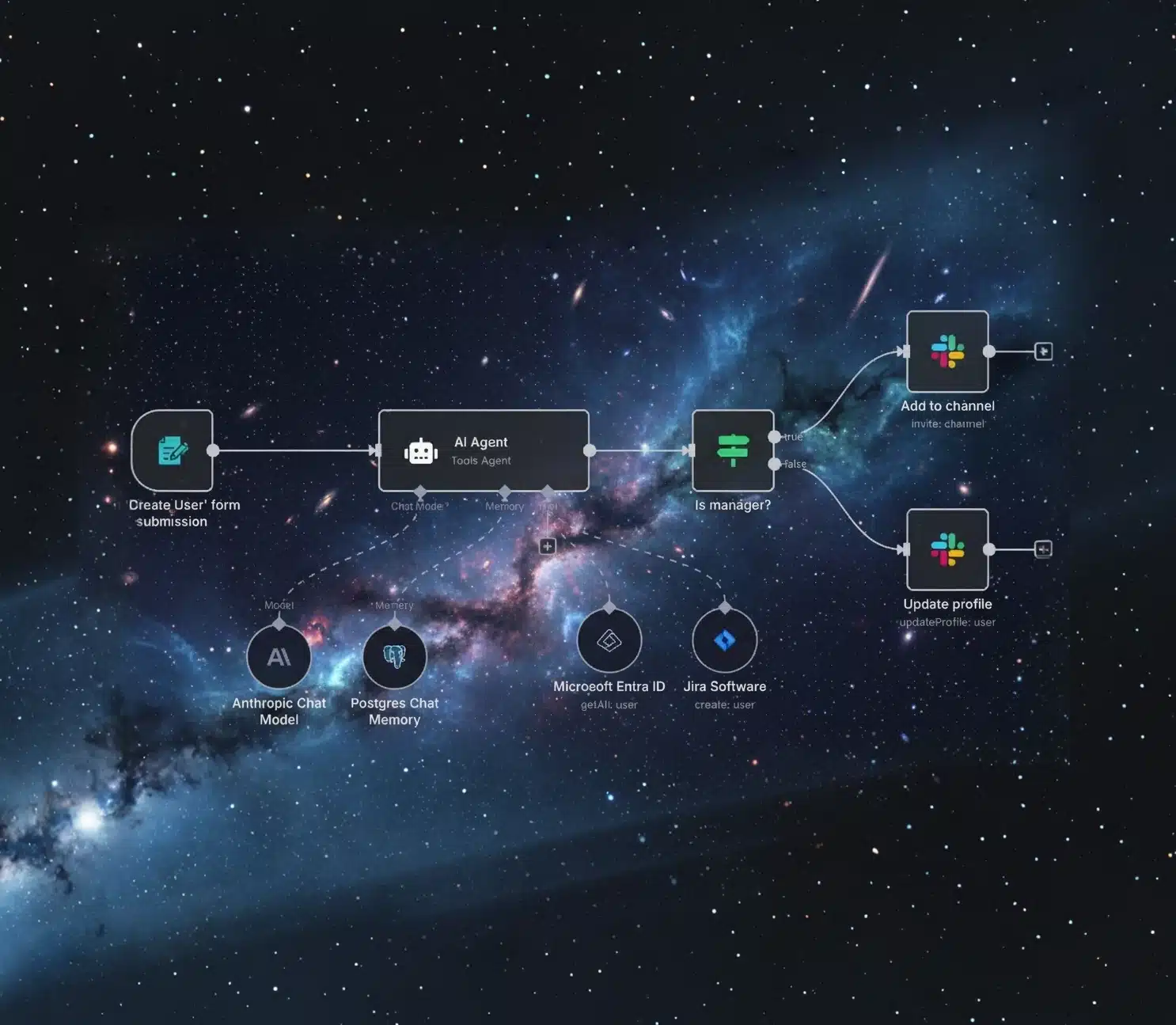Click the plus button under the AI Agent
This screenshot has height=1025, width=1176.
(547, 546)
